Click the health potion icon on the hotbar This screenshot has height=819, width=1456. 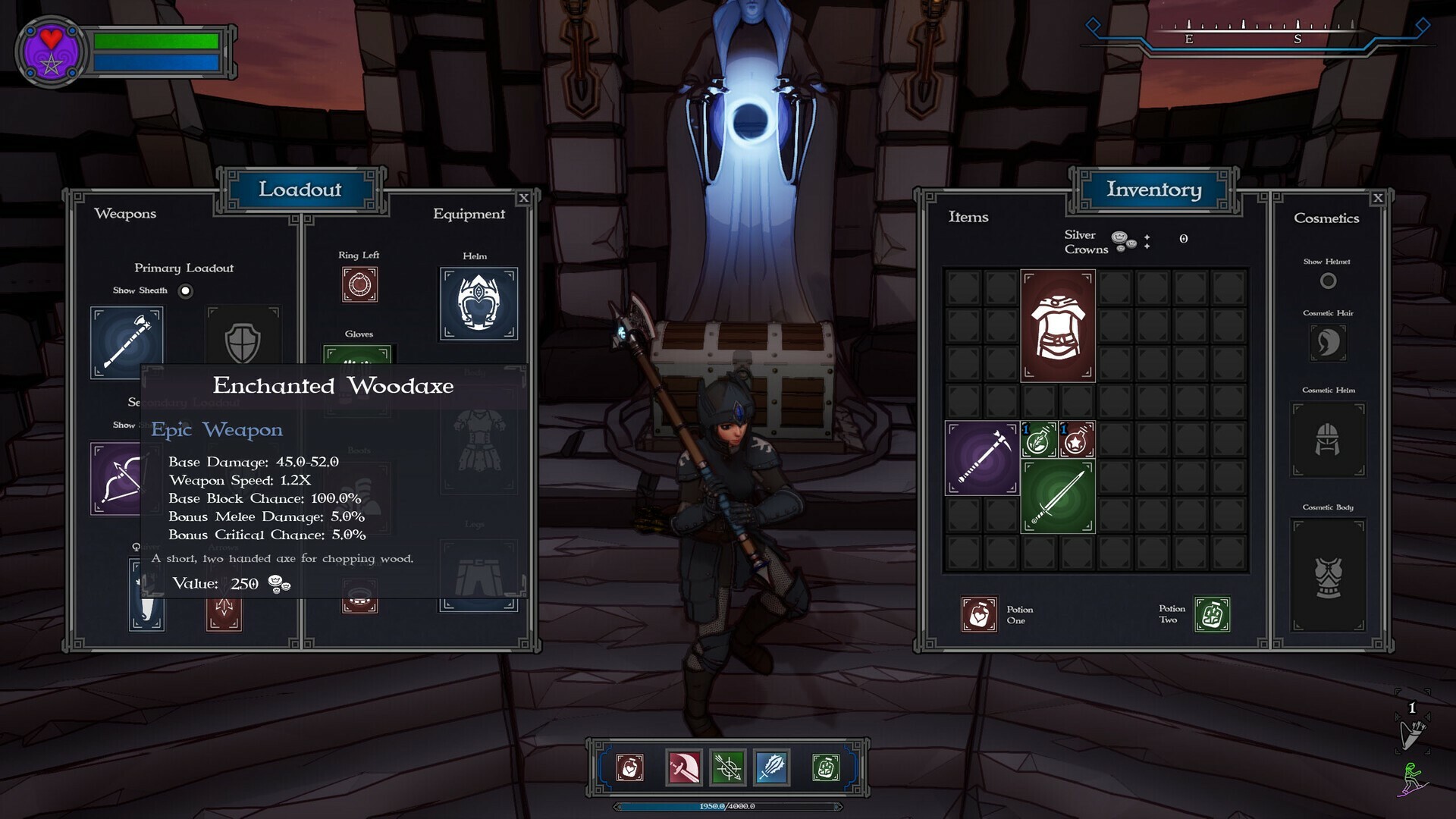point(629,767)
